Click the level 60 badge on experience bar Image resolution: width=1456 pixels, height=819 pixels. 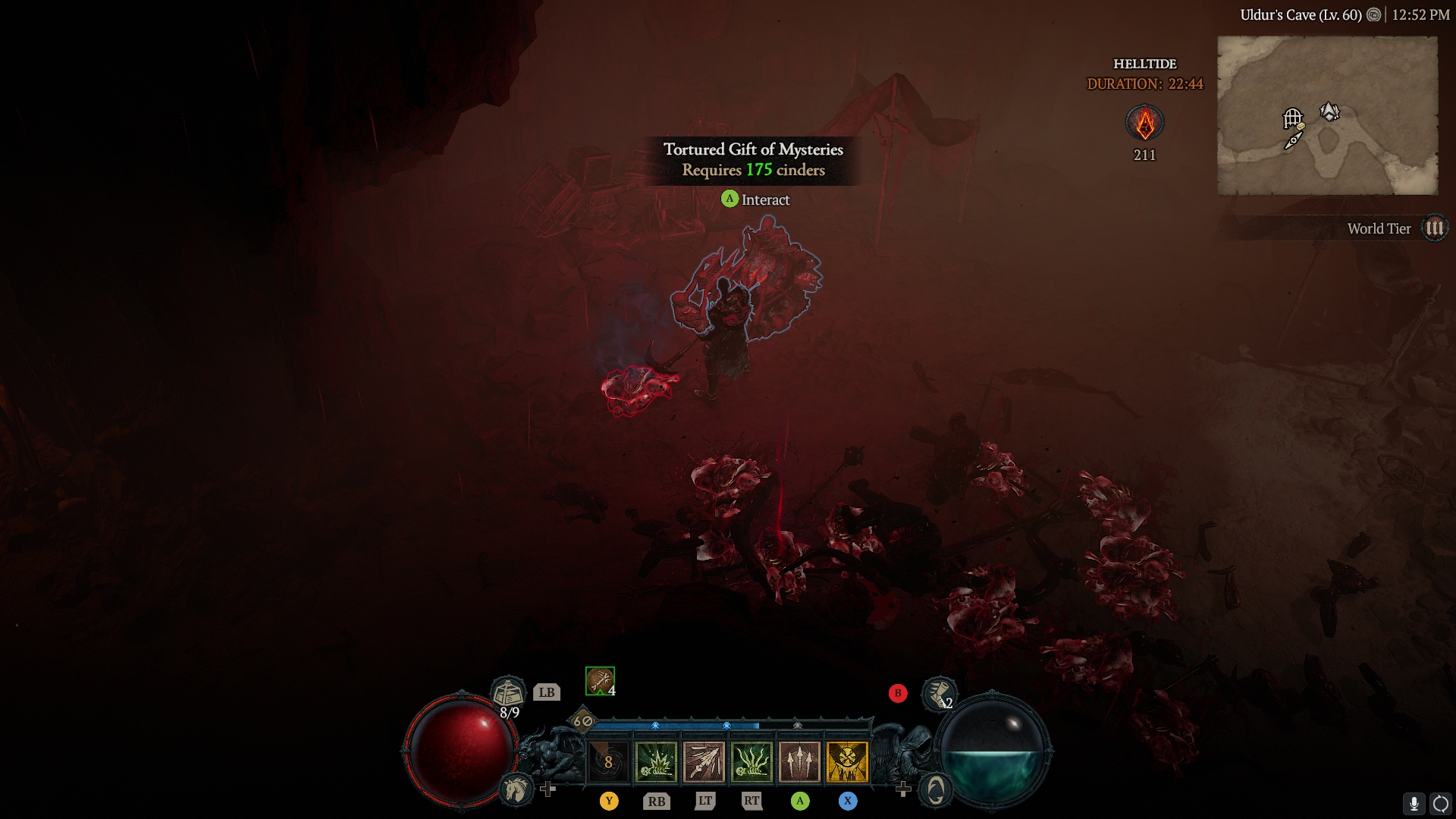pyautogui.click(x=582, y=721)
